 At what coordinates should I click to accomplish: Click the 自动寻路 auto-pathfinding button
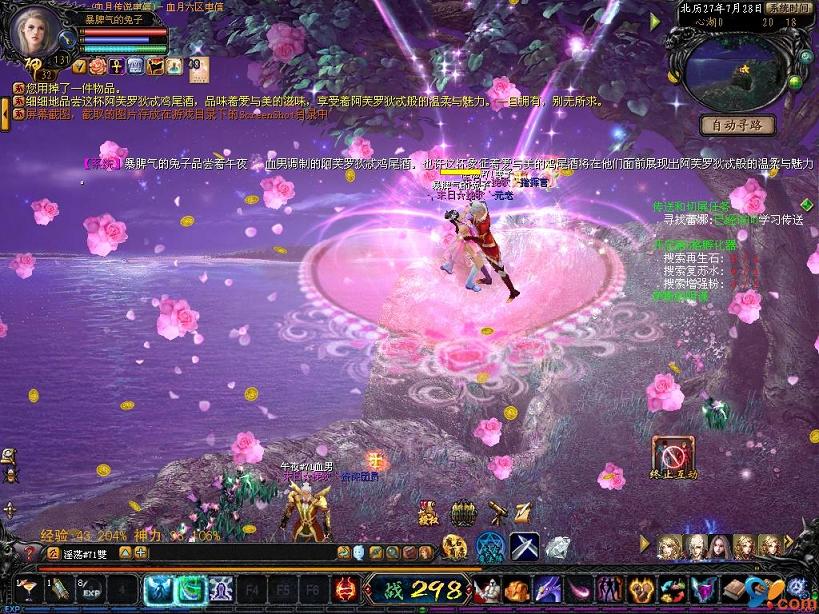(738, 125)
